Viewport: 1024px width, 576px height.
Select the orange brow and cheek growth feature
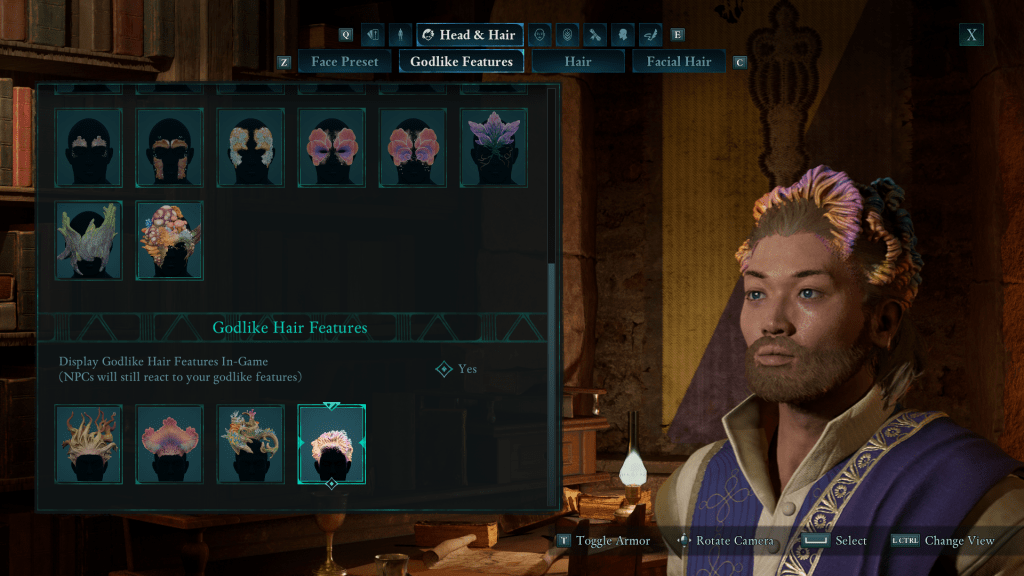point(170,147)
